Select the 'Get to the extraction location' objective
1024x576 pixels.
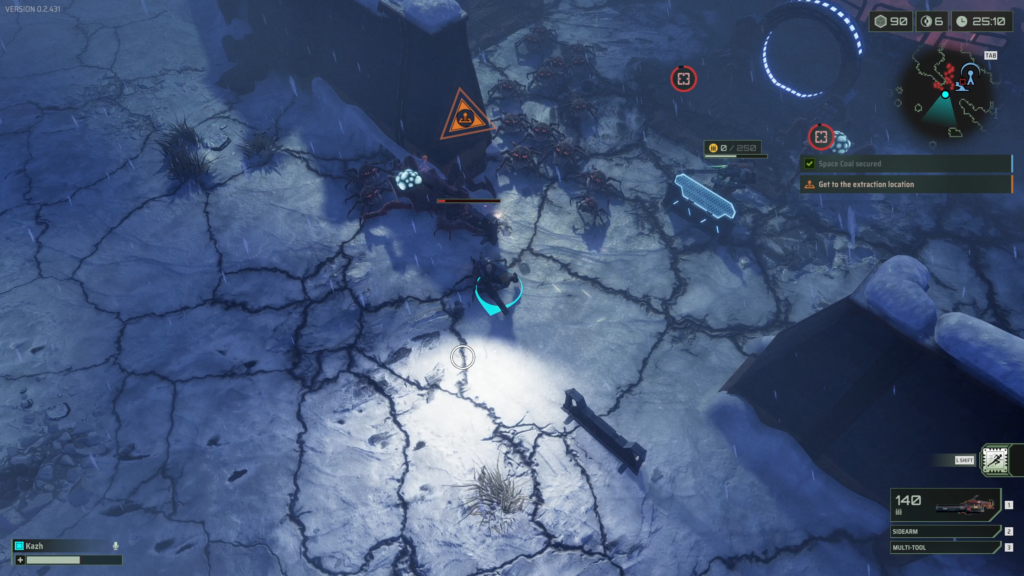pyautogui.click(x=905, y=184)
